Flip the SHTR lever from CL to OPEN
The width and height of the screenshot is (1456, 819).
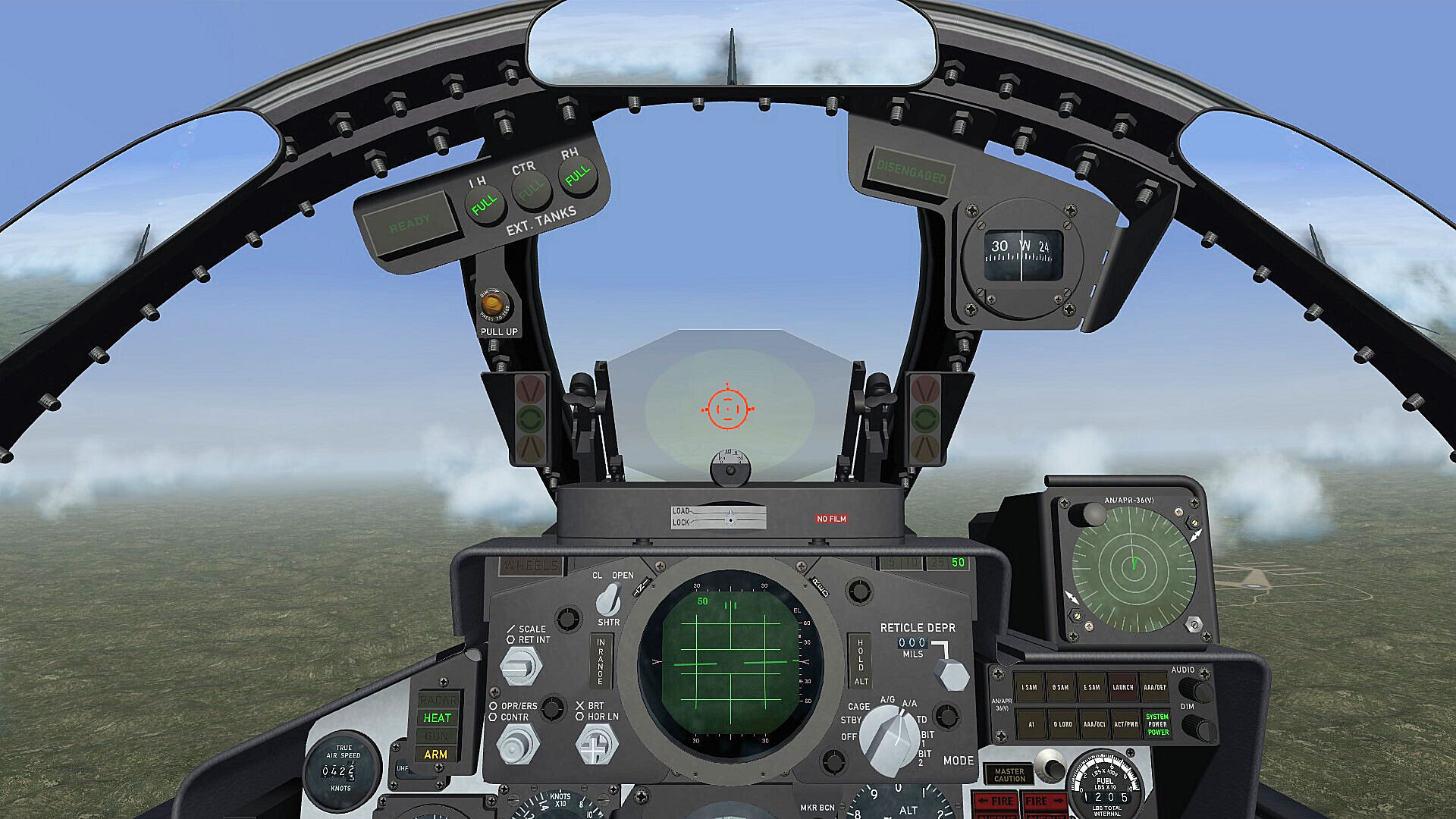coord(607,599)
